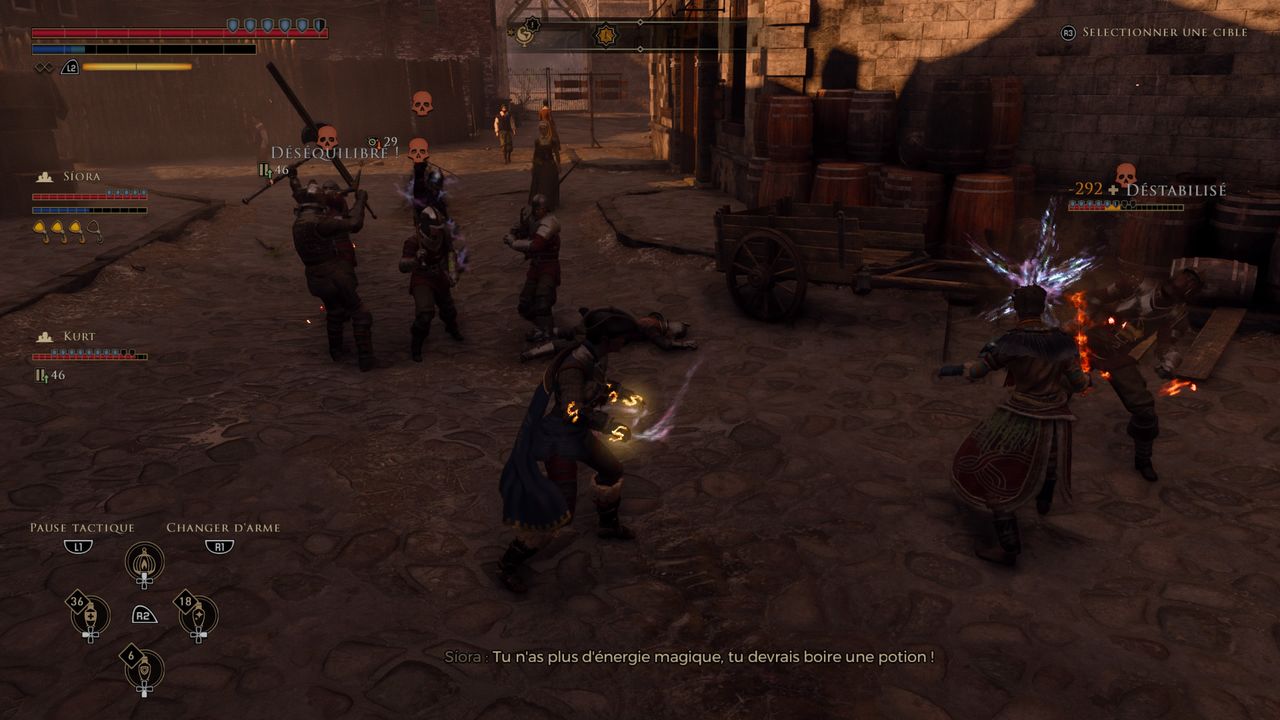
Task: Select companion Kurt's party entry
Action: coord(79,337)
